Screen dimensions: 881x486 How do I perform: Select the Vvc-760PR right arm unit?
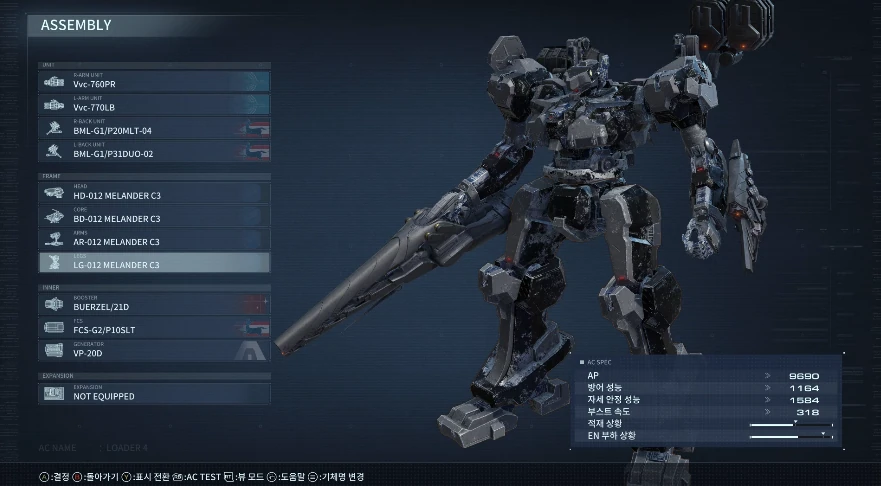pos(154,82)
